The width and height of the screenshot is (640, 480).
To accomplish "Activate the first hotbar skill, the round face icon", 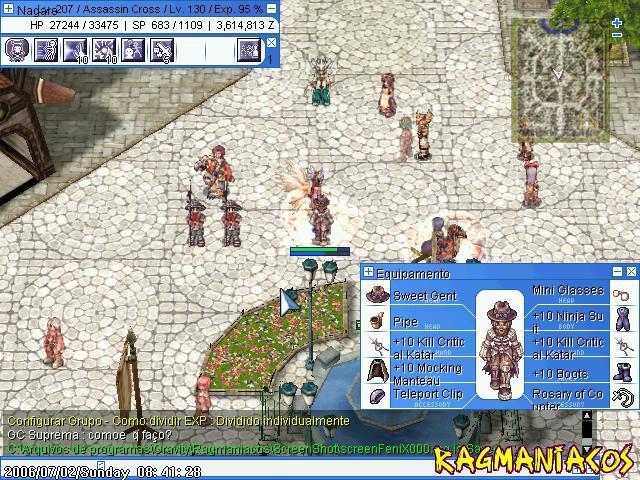I will point(16,49).
